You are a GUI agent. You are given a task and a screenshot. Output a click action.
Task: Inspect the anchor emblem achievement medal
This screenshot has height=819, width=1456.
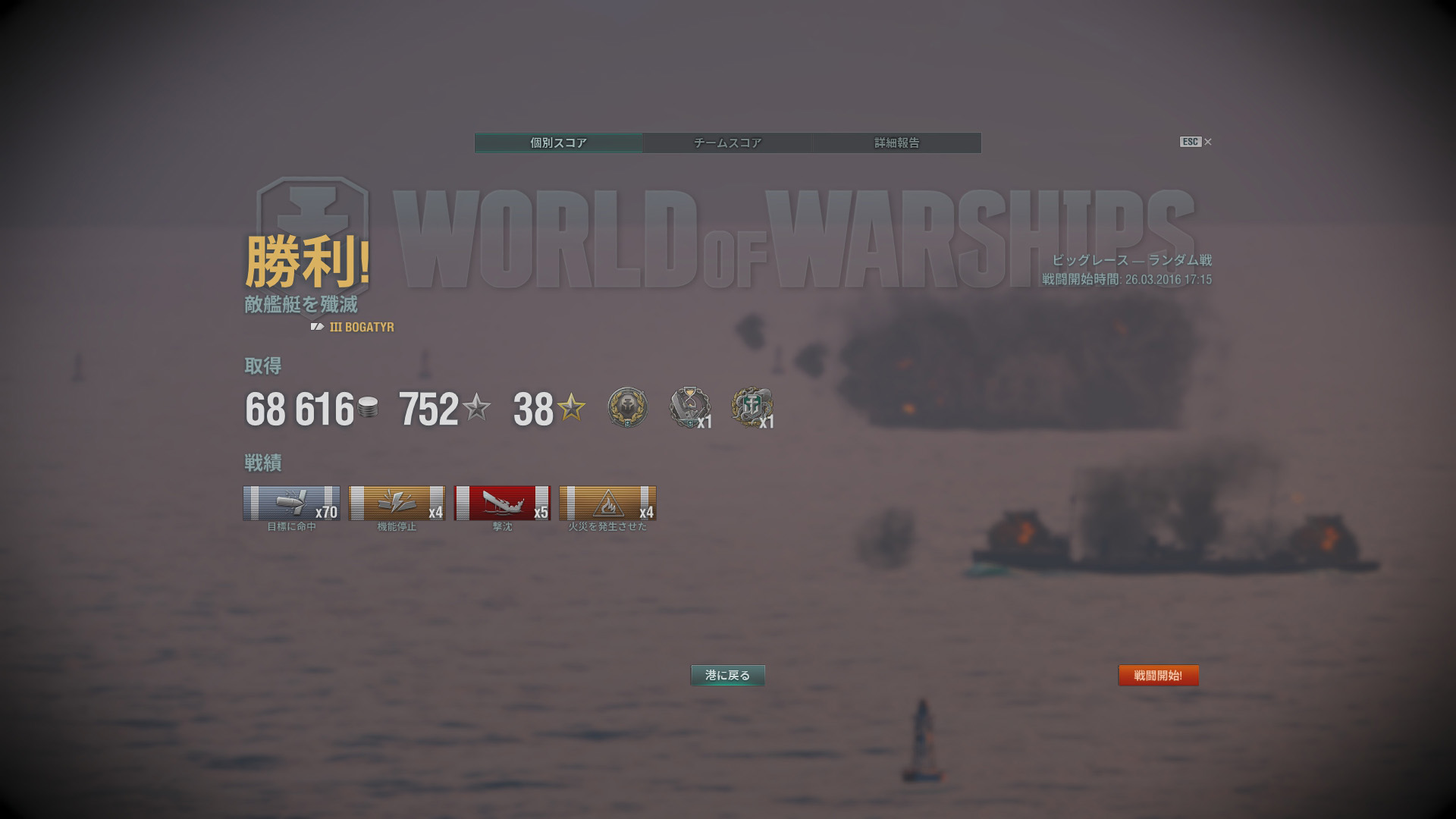tap(752, 408)
